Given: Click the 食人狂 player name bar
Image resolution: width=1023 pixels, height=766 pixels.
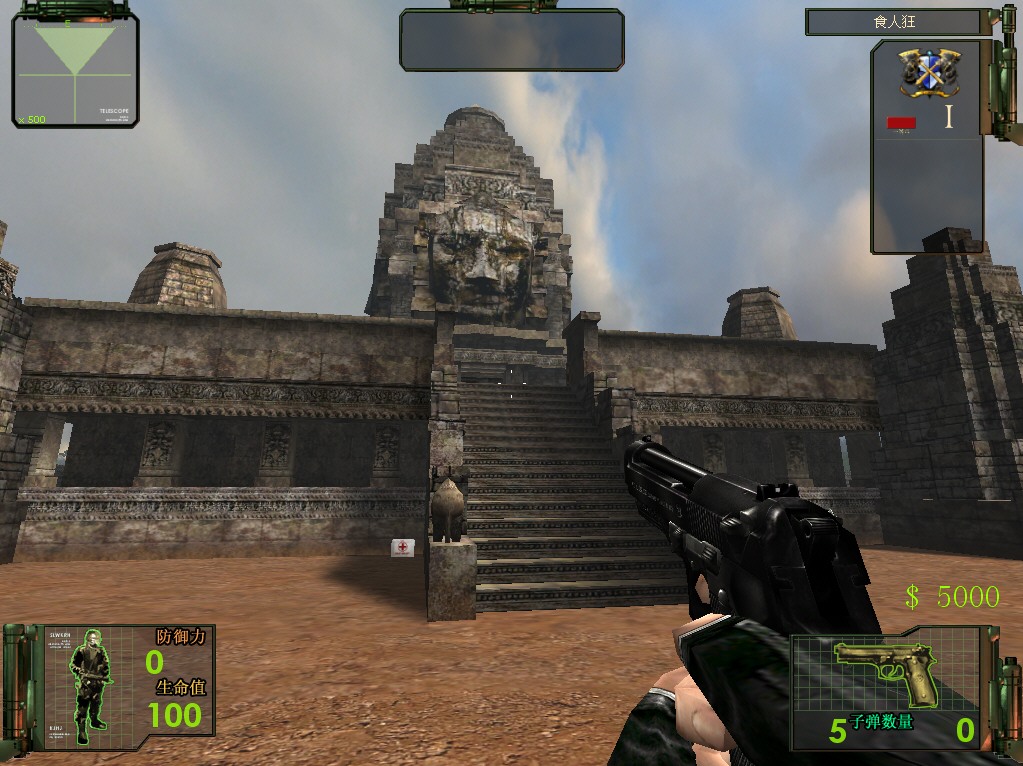Looking at the screenshot, I should pyautogui.click(x=897, y=22).
